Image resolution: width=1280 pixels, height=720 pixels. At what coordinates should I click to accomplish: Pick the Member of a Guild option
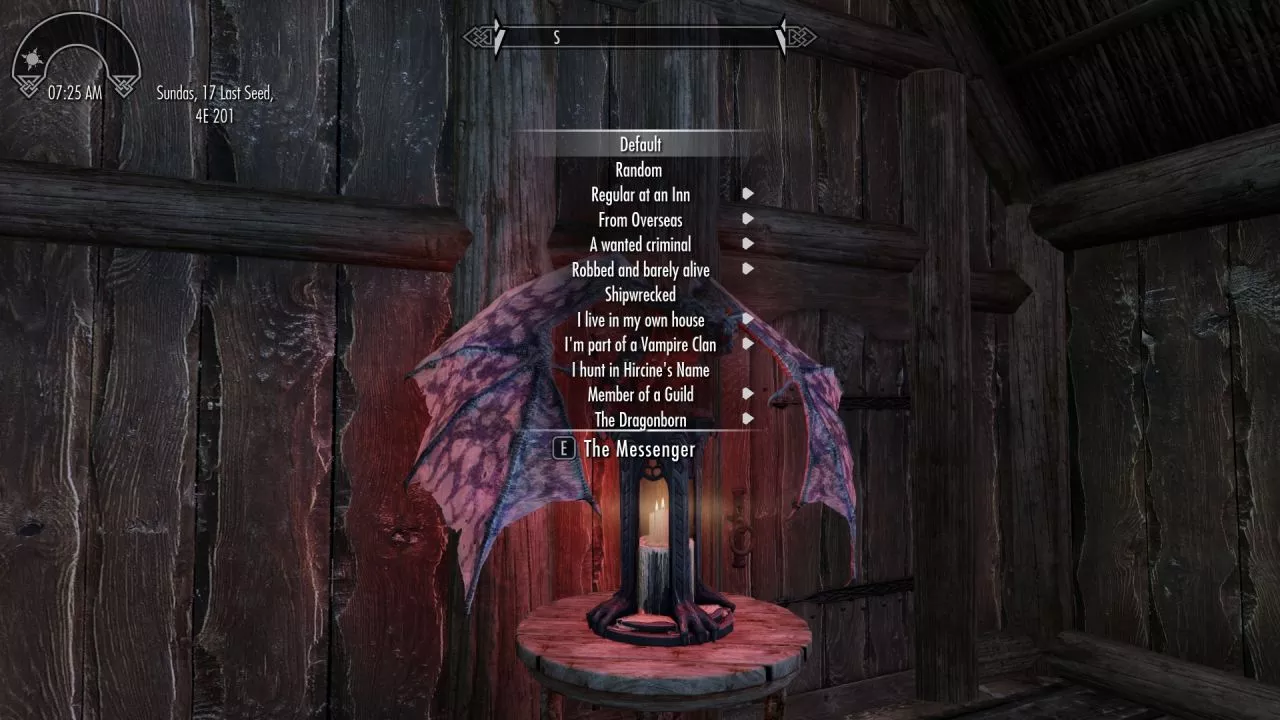[x=640, y=395]
